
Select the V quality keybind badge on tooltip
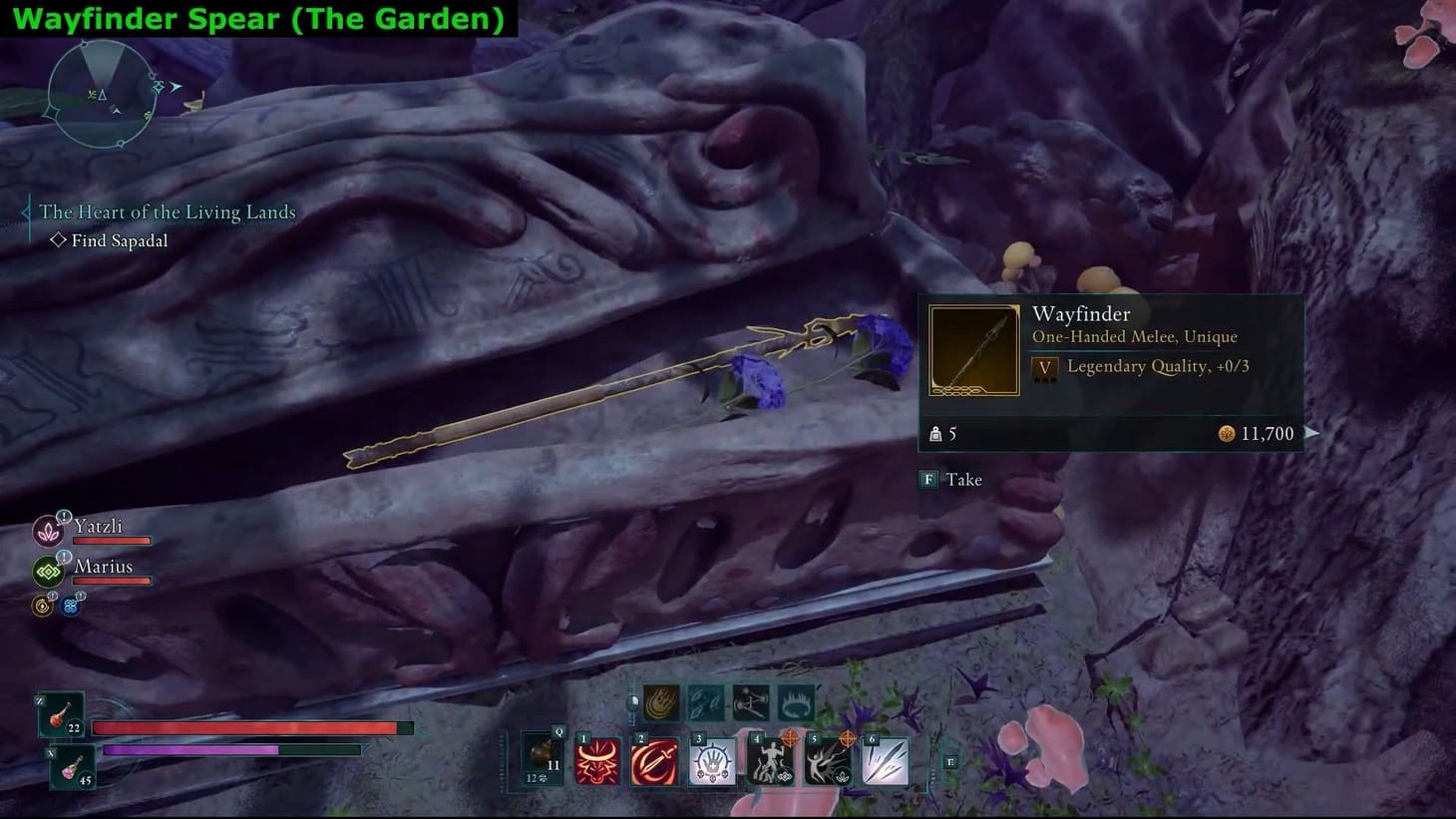tap(1043, 367)
